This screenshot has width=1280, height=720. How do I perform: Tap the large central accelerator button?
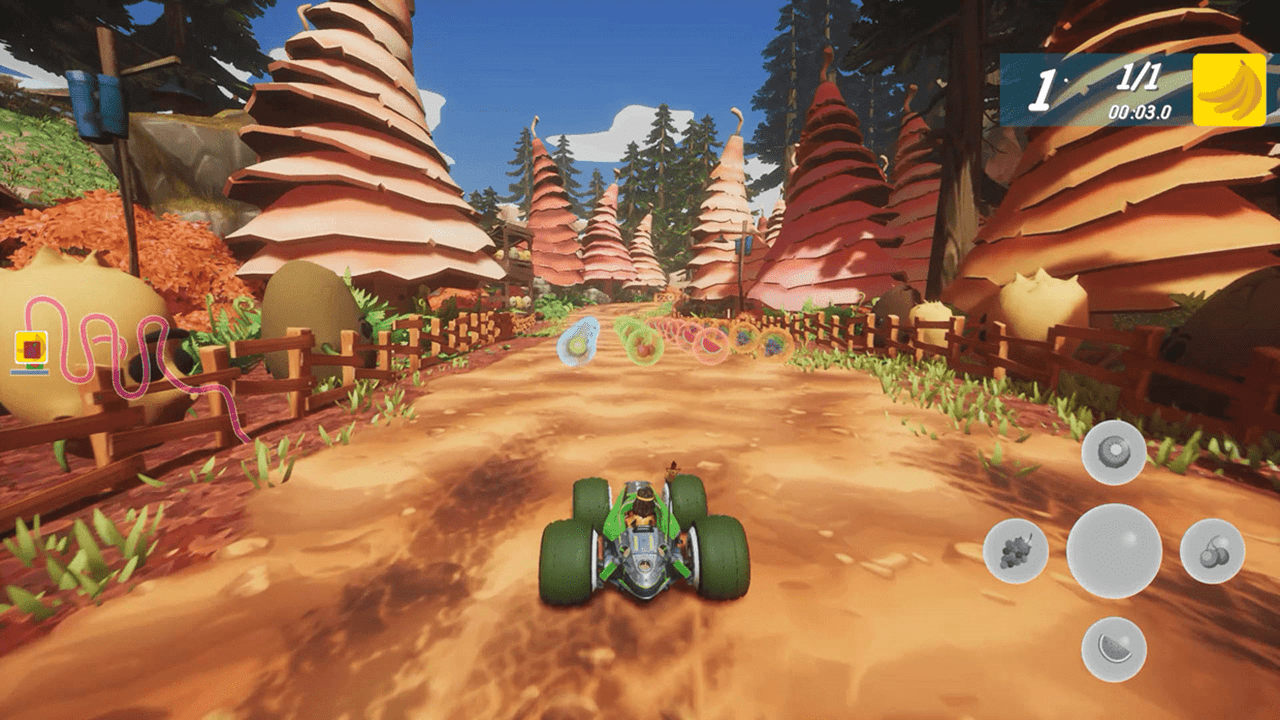click(x=1113, y=550)
